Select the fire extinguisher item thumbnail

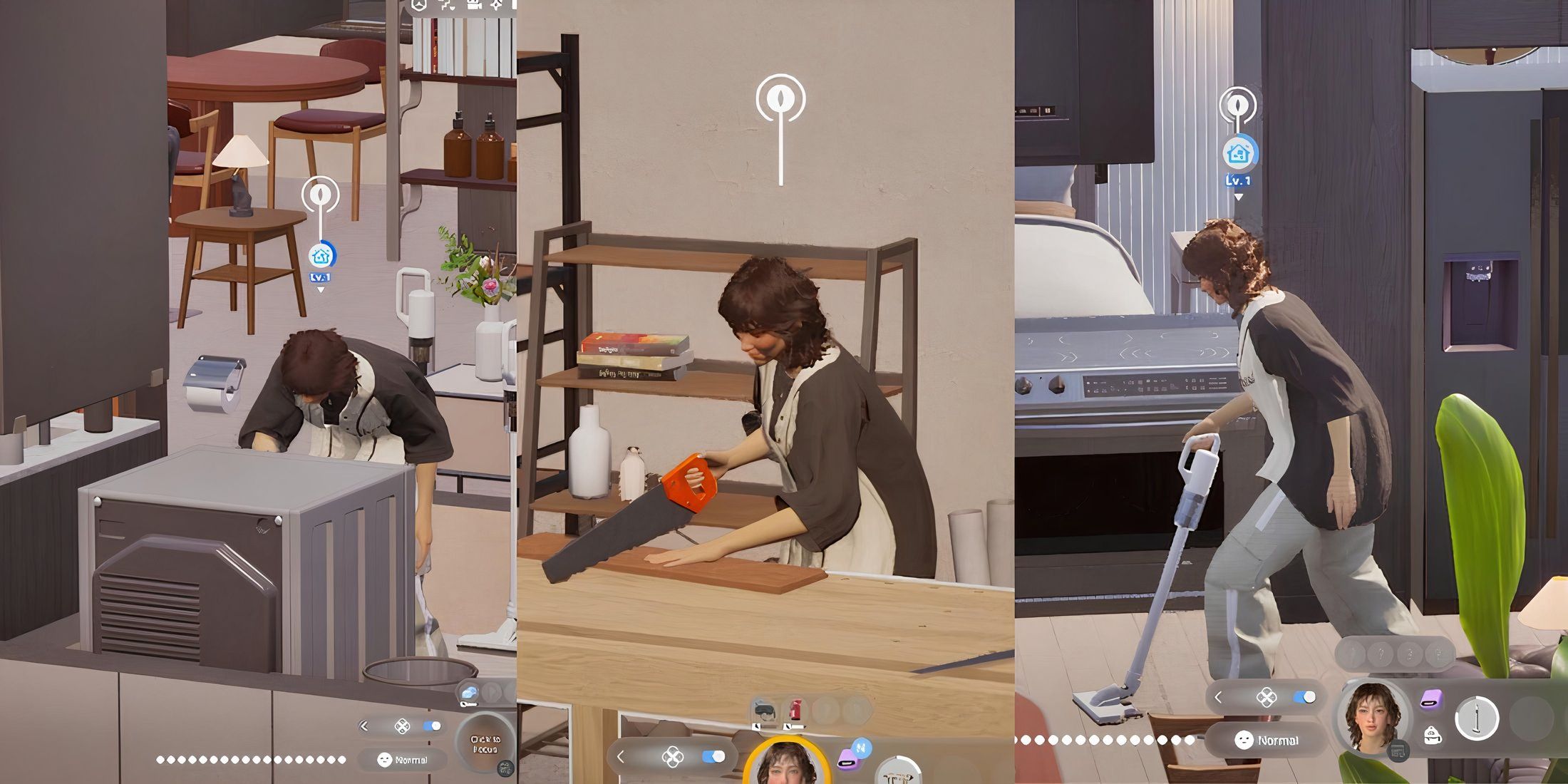pyautogui.click(x=796, y=710)
